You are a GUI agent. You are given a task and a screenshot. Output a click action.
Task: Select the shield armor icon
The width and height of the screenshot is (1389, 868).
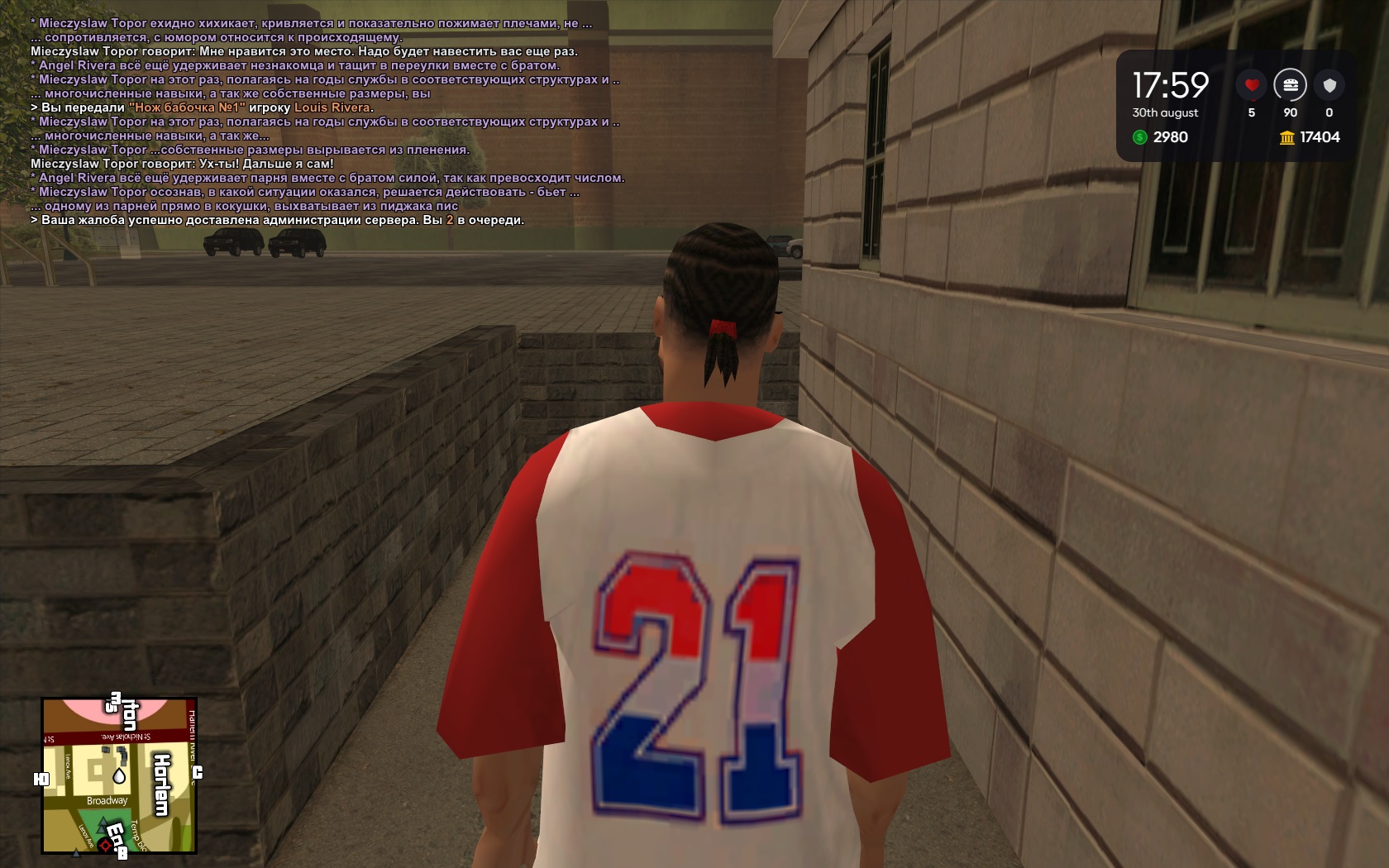[1329, 85]
